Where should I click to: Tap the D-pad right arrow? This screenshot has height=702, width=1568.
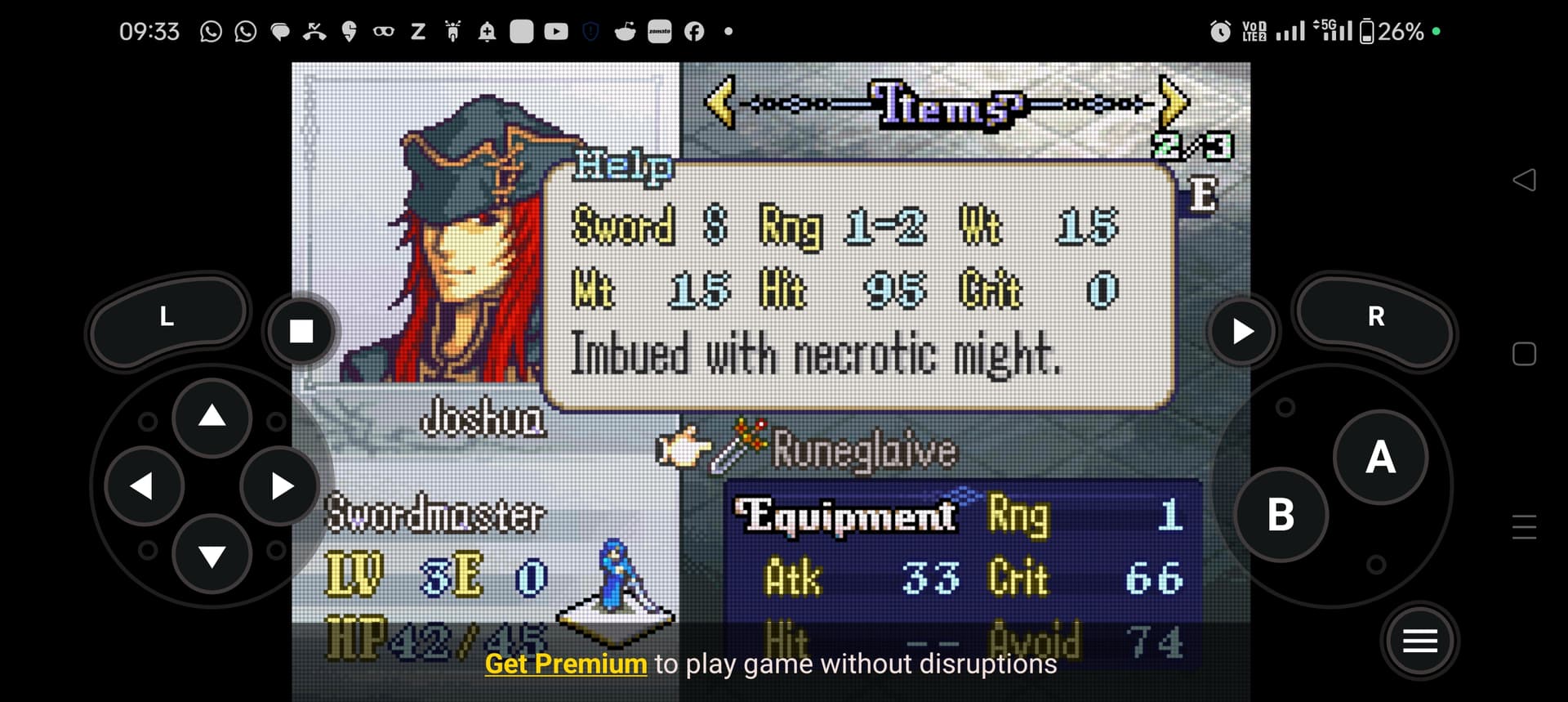pyautogui.click(x=281, y=486)
